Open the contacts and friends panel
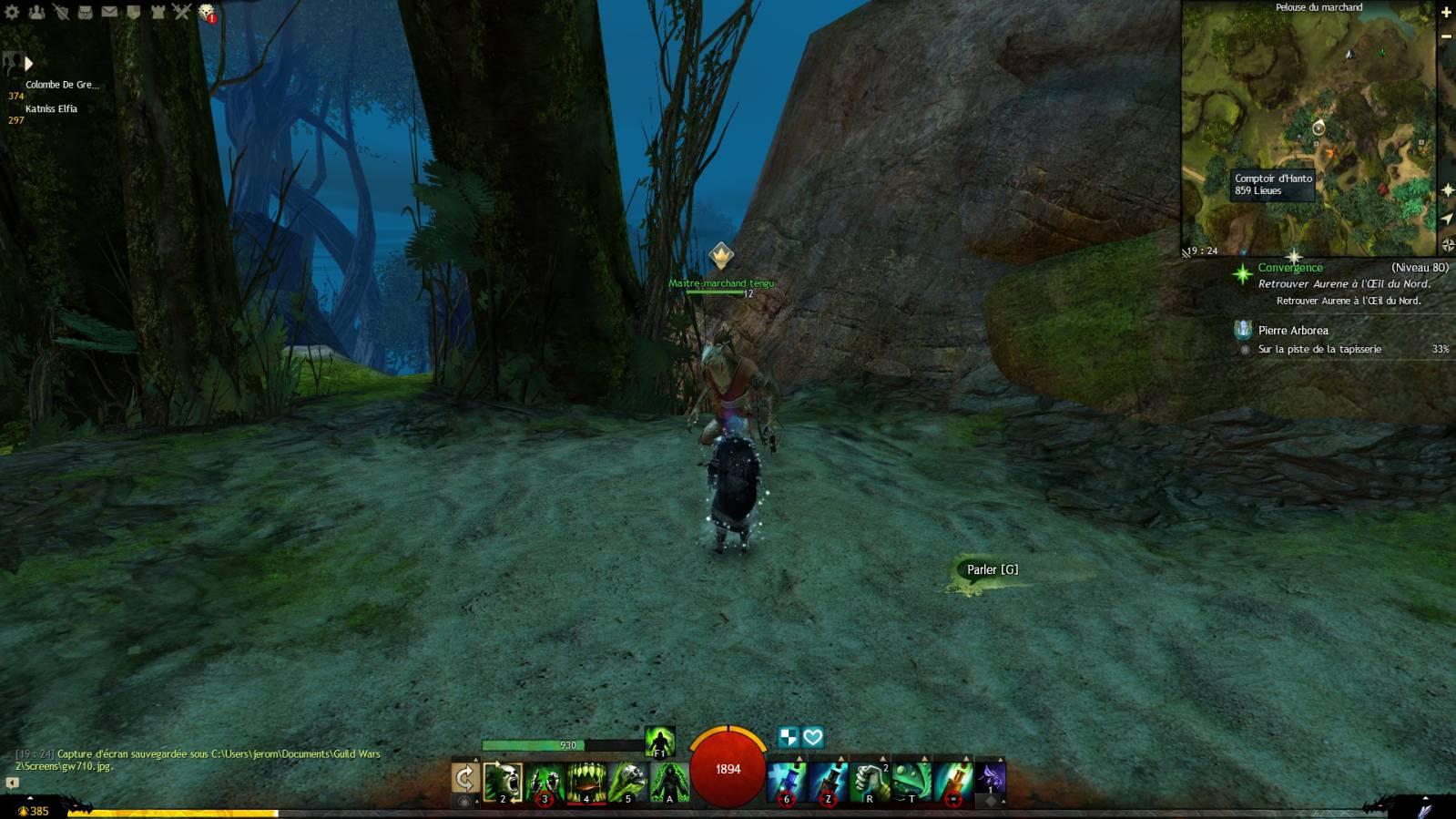Image resolution: width=1456 pixels, height=819 pixels. [36, 12]
